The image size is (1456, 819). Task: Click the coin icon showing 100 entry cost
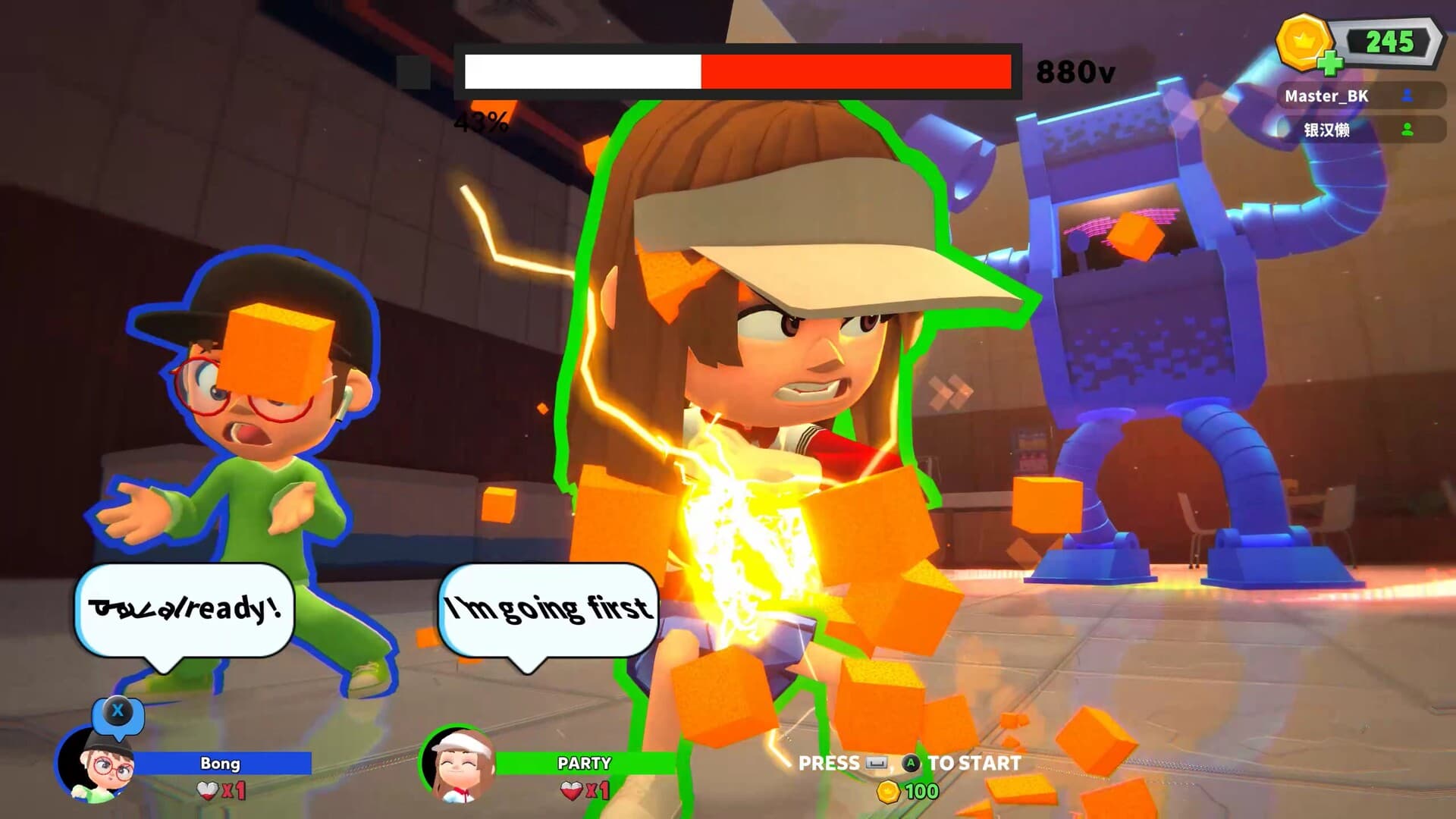pyautogui.click(x=889, y=791)
